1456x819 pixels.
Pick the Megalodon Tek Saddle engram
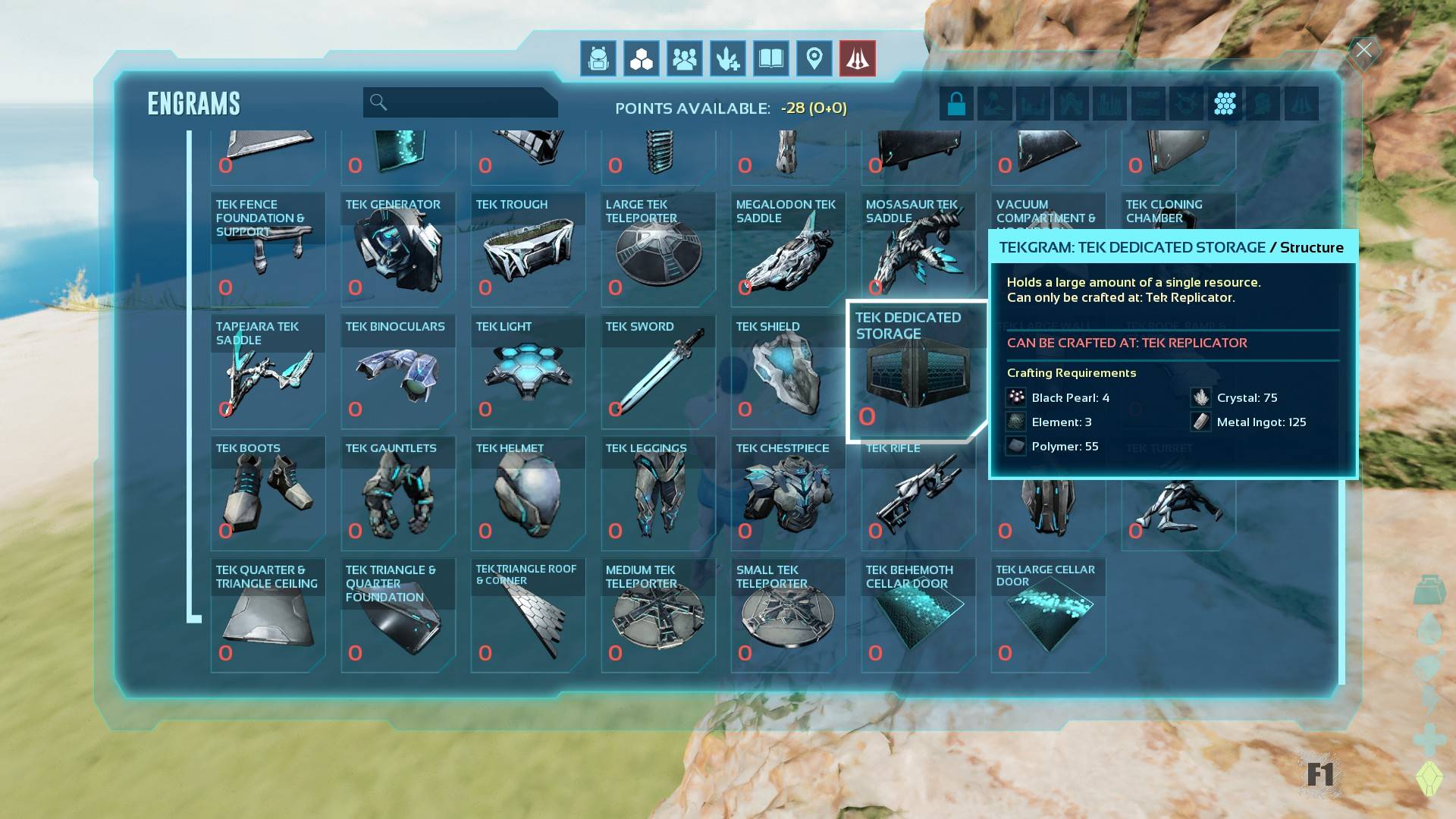click(788, 249)
